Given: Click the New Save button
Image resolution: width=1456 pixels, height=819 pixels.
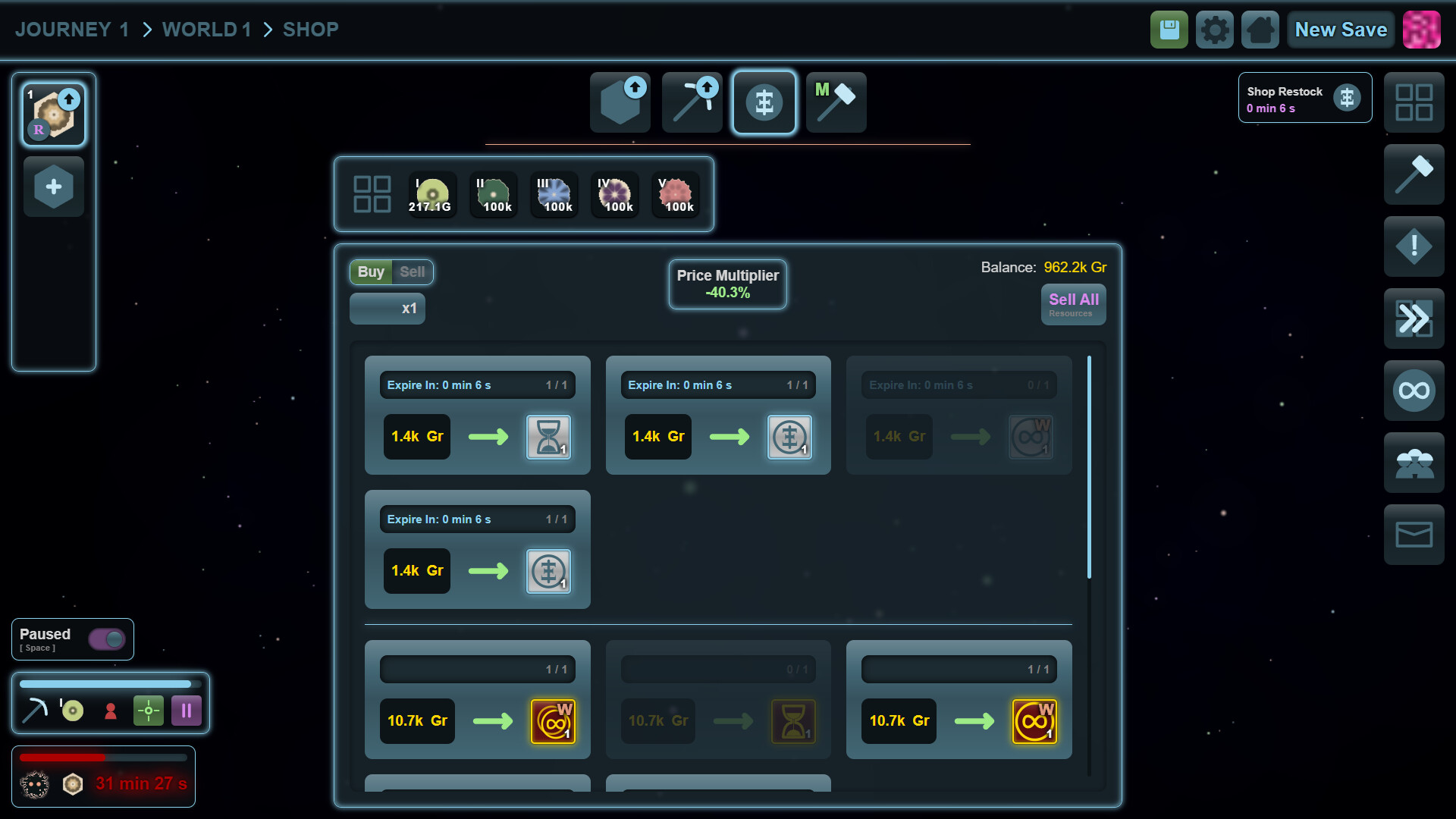Looking at the screenshot, I should pyautogui.click(x=1340, y=29).
